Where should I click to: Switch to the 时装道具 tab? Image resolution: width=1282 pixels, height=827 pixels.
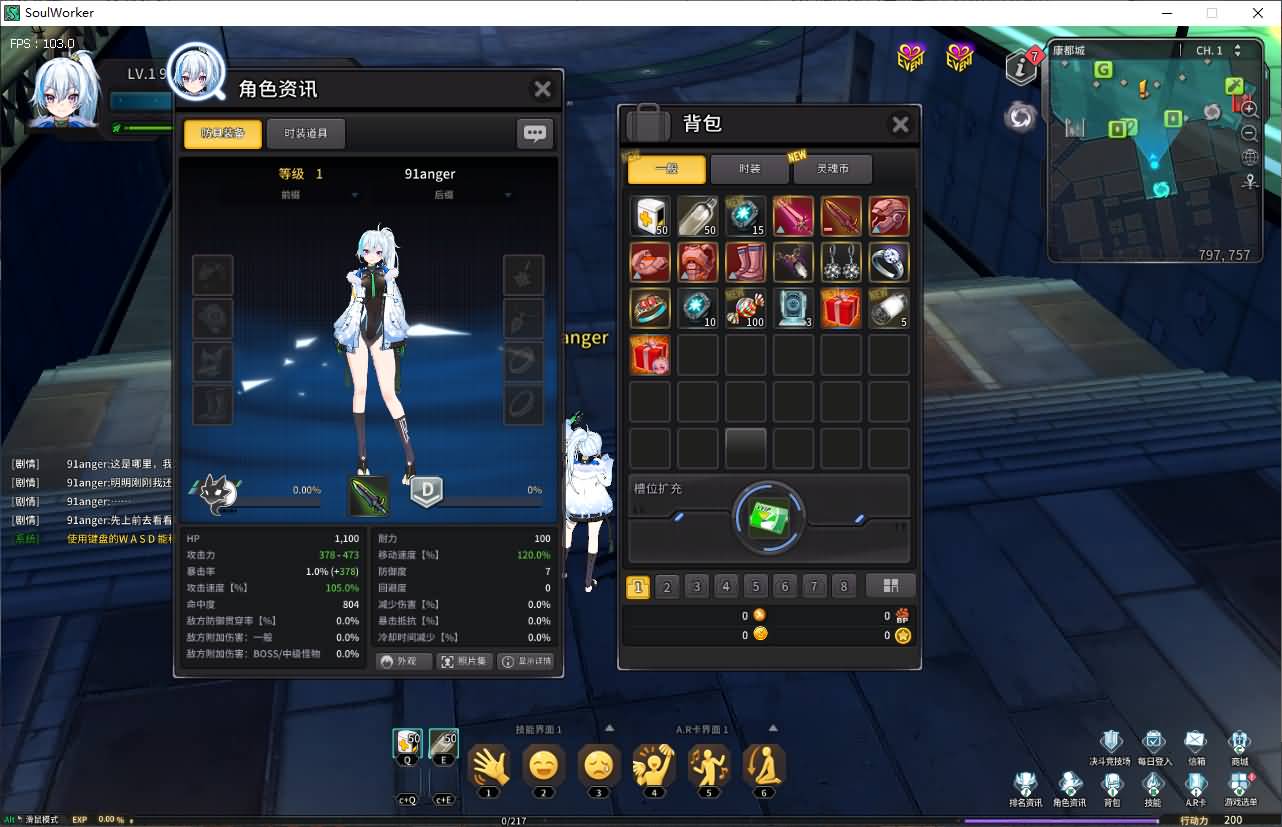pyautogui.click(x=306, y=132)
